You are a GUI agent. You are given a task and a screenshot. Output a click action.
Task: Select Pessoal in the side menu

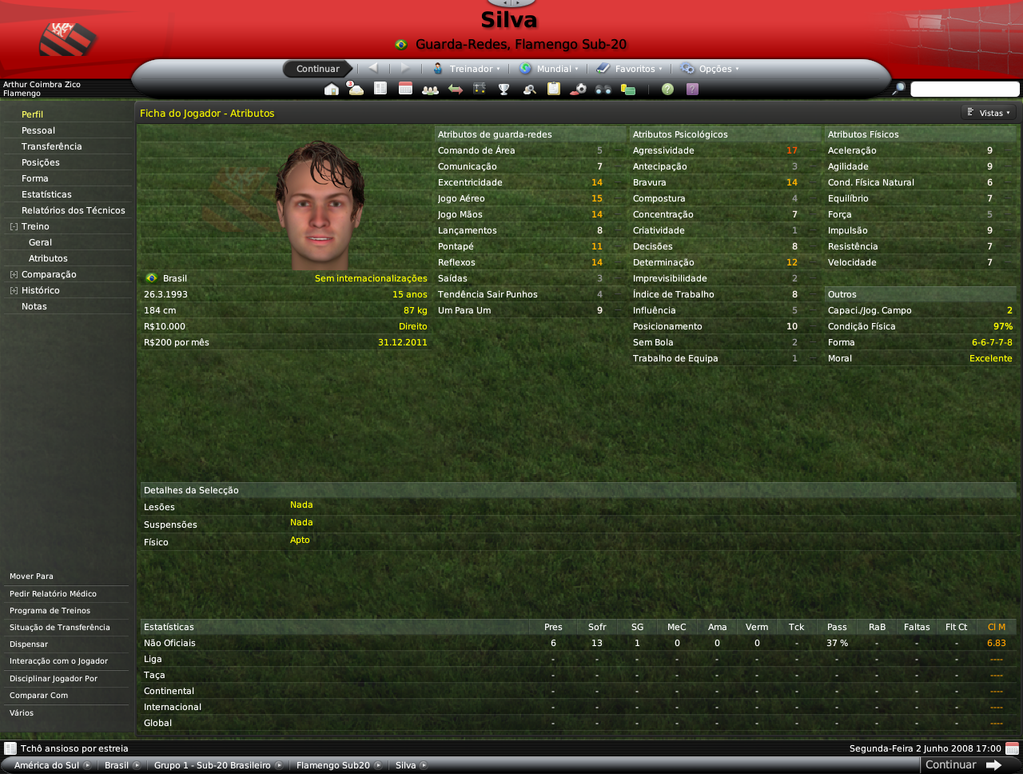[39, 130]
